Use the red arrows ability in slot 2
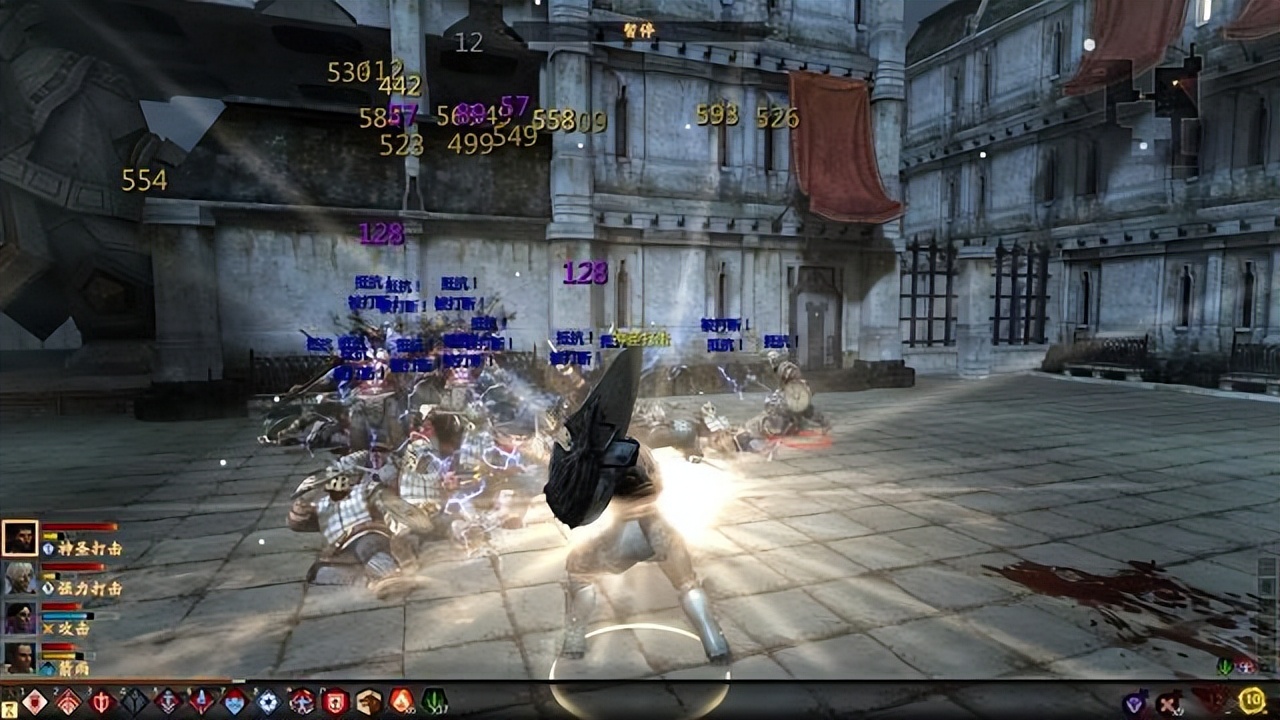 pos(68,701)
